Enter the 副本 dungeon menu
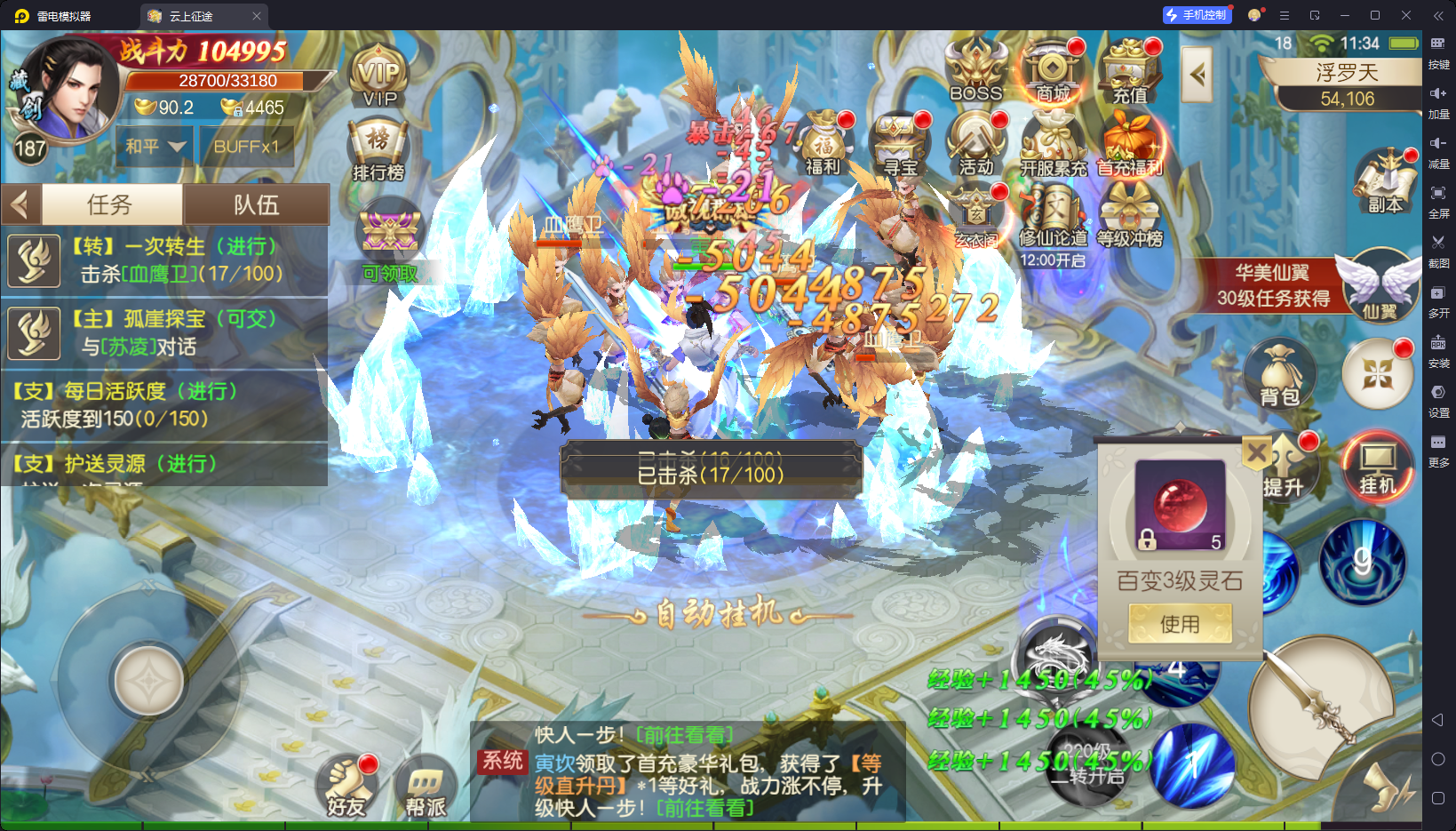Viewport: 1456px width, 831px height. tap(1384, 182)
